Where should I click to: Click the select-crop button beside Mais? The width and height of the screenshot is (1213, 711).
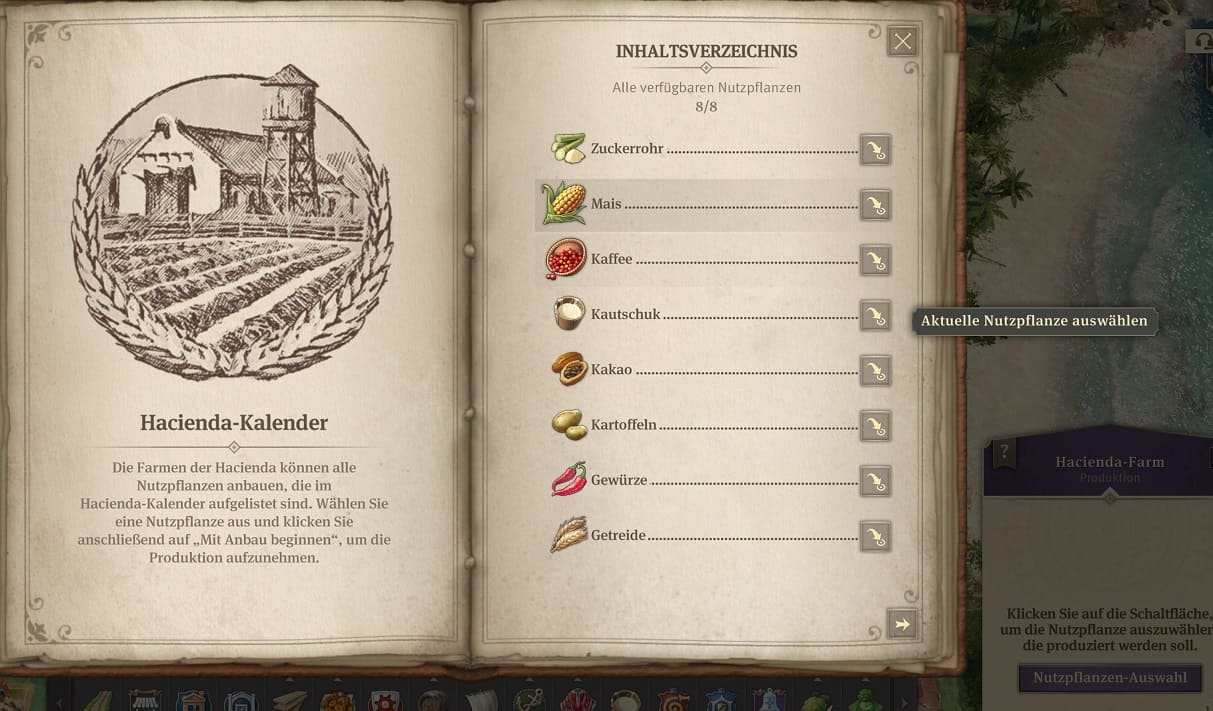point(875,205)
